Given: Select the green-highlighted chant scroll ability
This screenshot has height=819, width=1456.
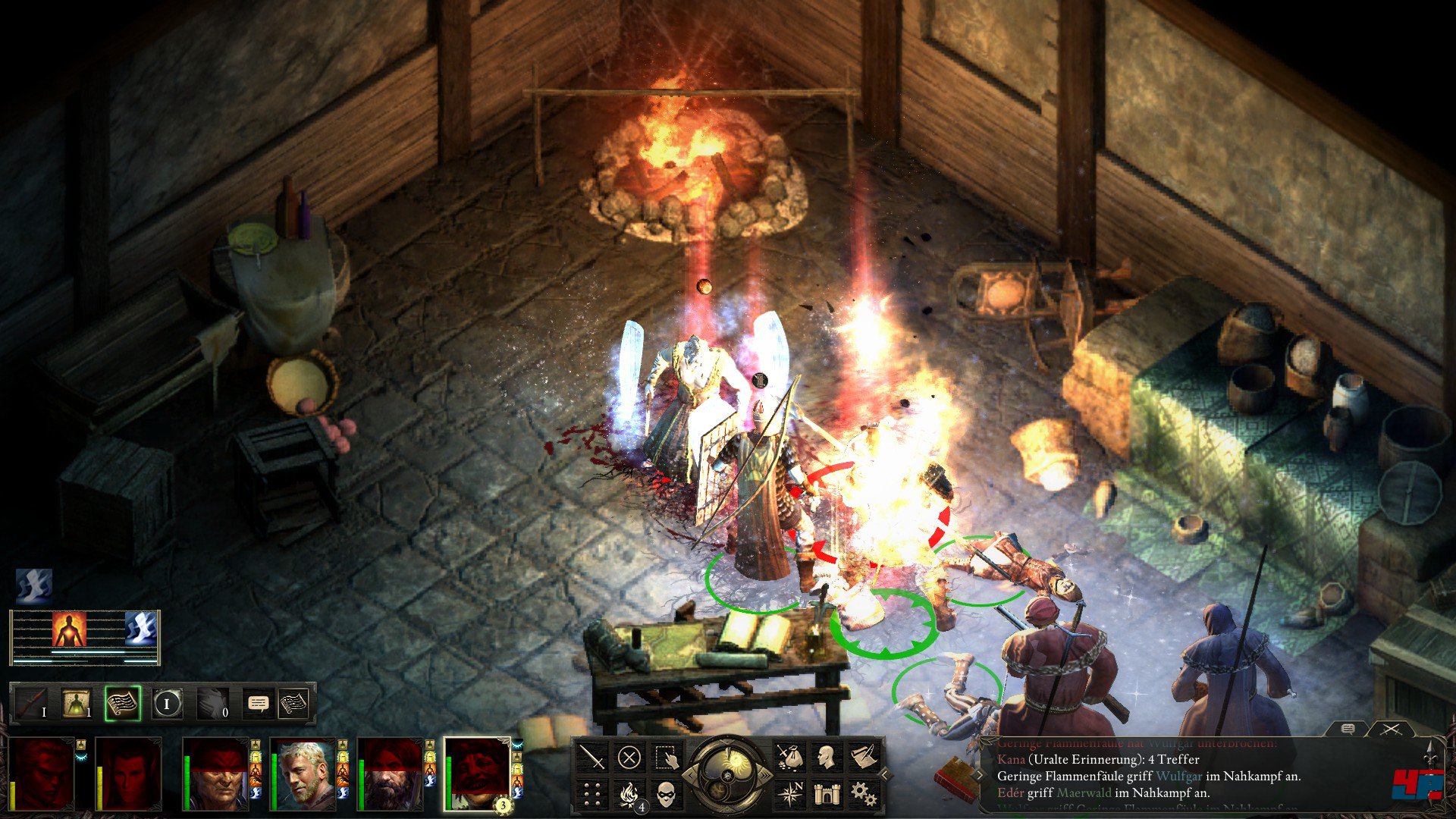Looking at the screenshot, I should point(123,704).
